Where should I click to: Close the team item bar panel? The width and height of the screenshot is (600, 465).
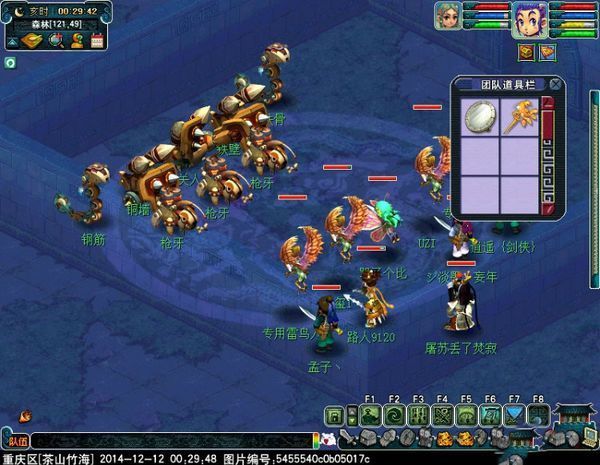click(x=555, y=84)
